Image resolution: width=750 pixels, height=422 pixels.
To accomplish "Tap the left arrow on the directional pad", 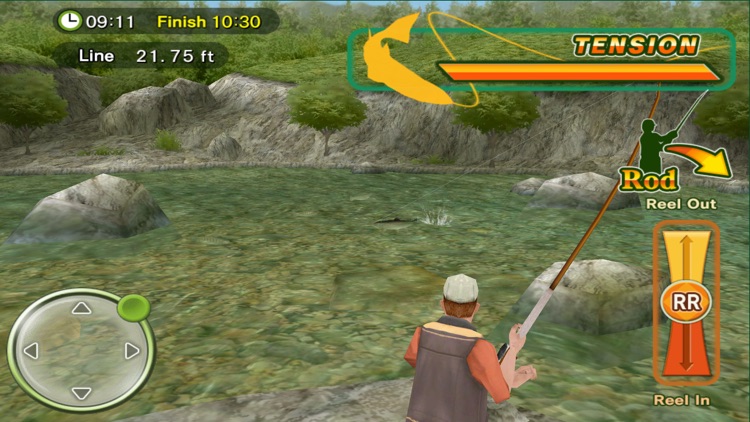I will coord(31,351).
